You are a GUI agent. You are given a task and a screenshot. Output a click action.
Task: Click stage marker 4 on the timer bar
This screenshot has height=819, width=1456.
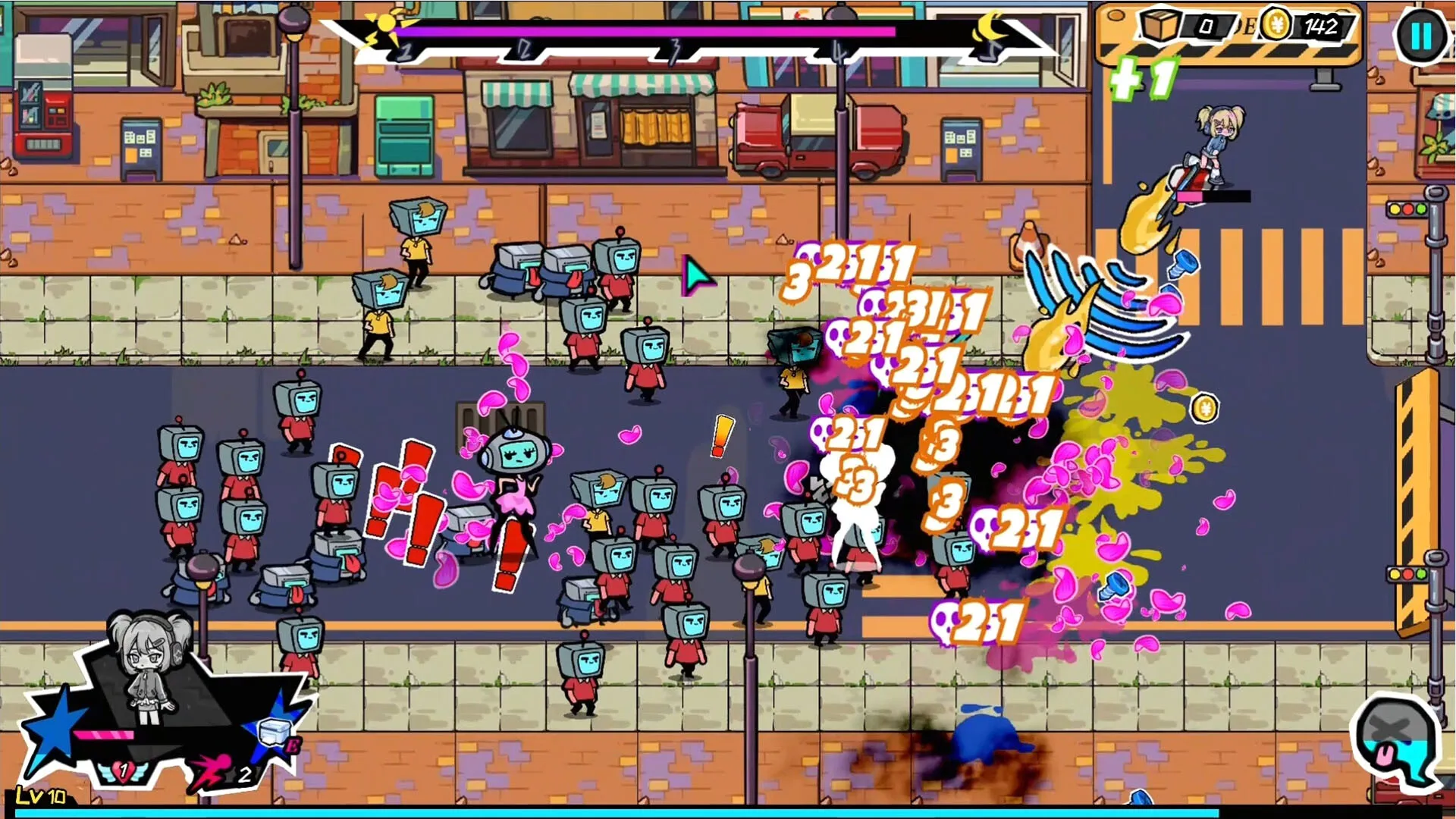coord(838,52)
